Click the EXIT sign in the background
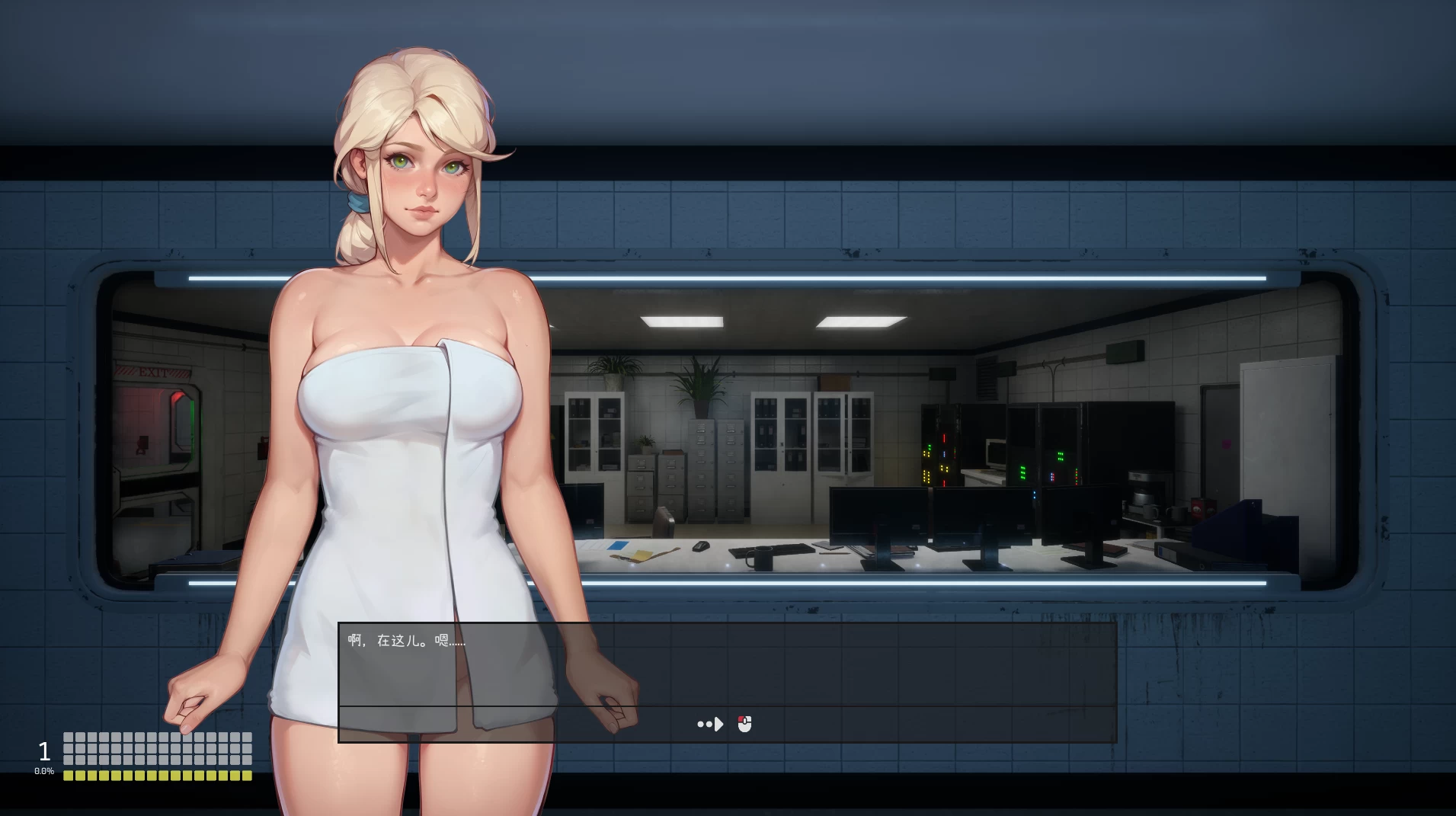The width and height of the screenshot is (1456, 816). (153, 372)
